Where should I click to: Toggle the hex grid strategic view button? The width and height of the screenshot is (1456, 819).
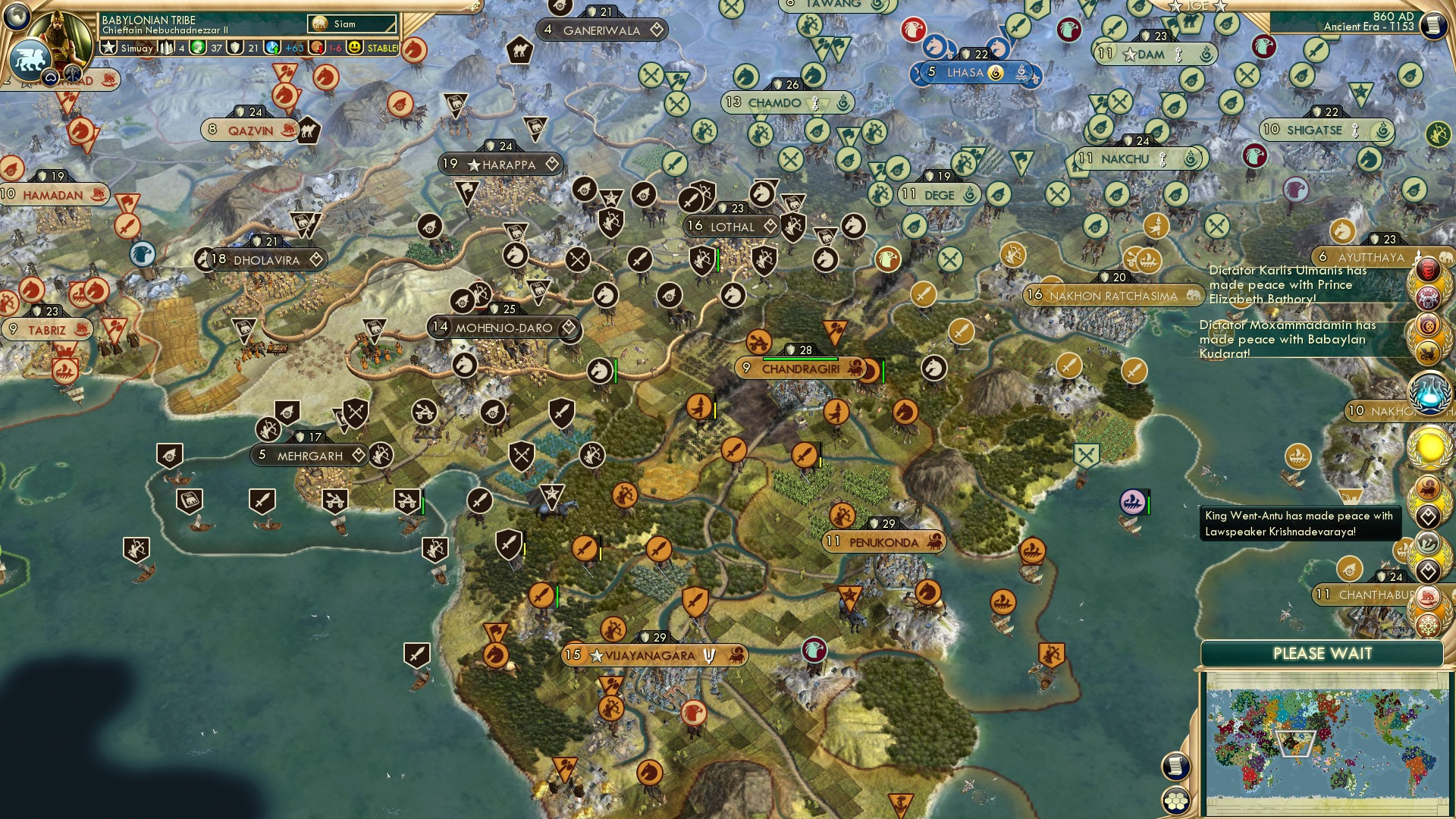1175,801
